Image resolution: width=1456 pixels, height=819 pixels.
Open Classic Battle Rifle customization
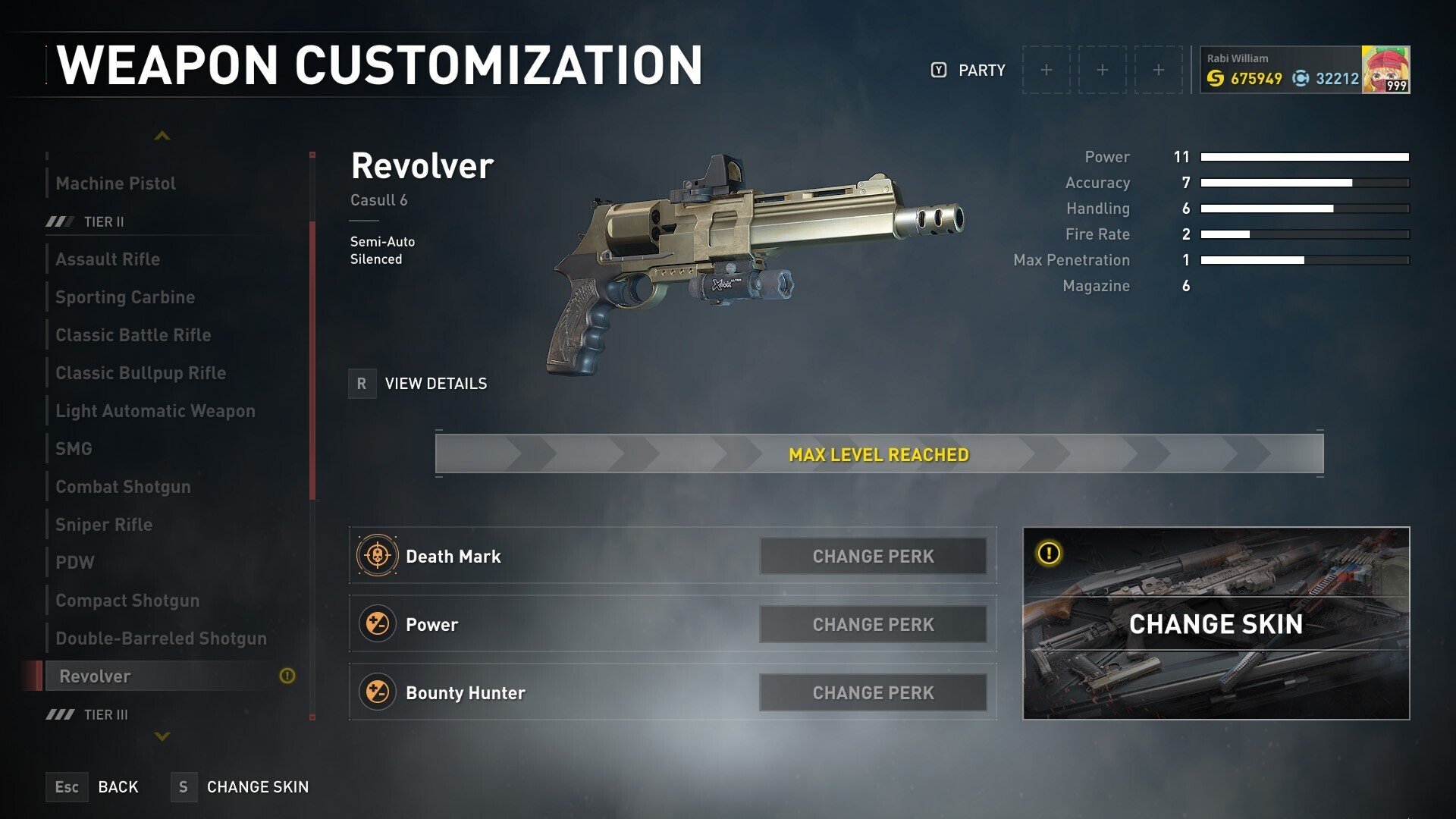click(x=133, y=335)
